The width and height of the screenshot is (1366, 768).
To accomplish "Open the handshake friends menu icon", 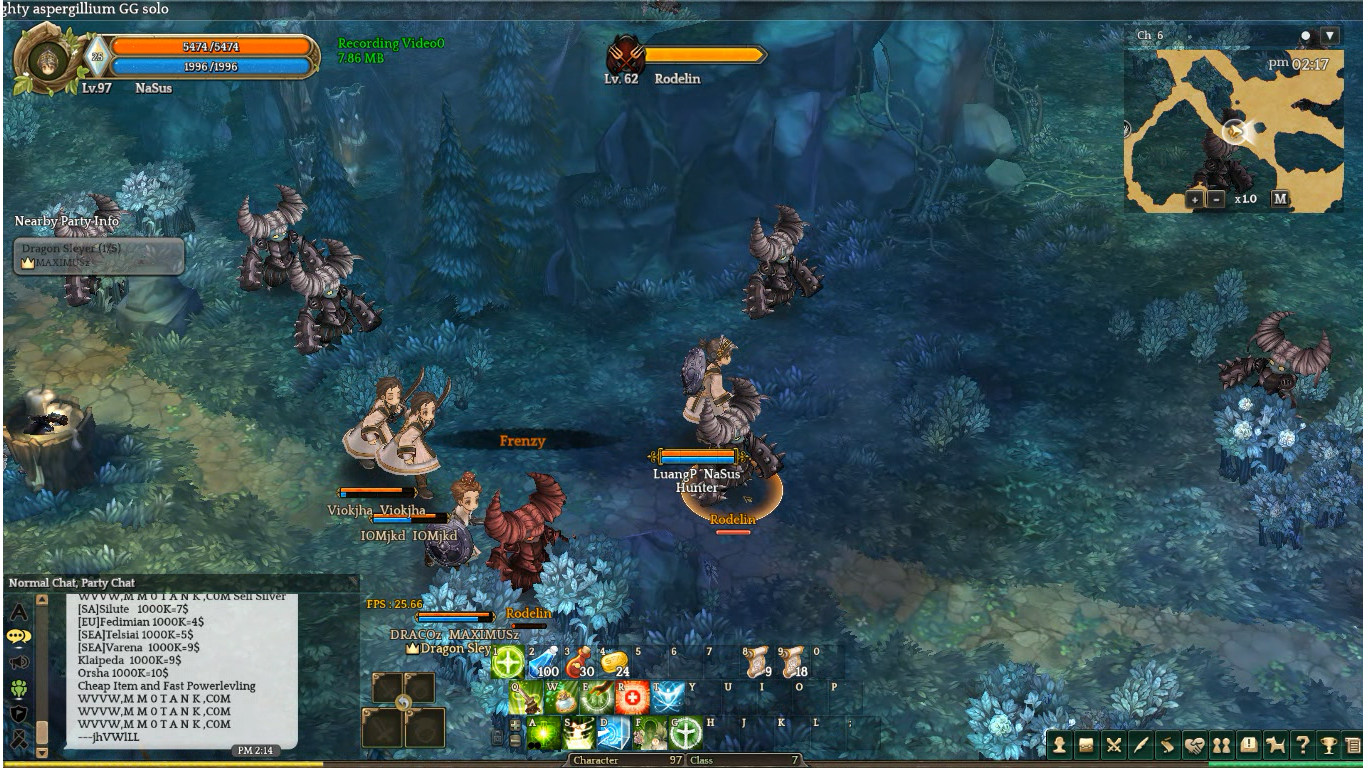I will (1194, 745).
